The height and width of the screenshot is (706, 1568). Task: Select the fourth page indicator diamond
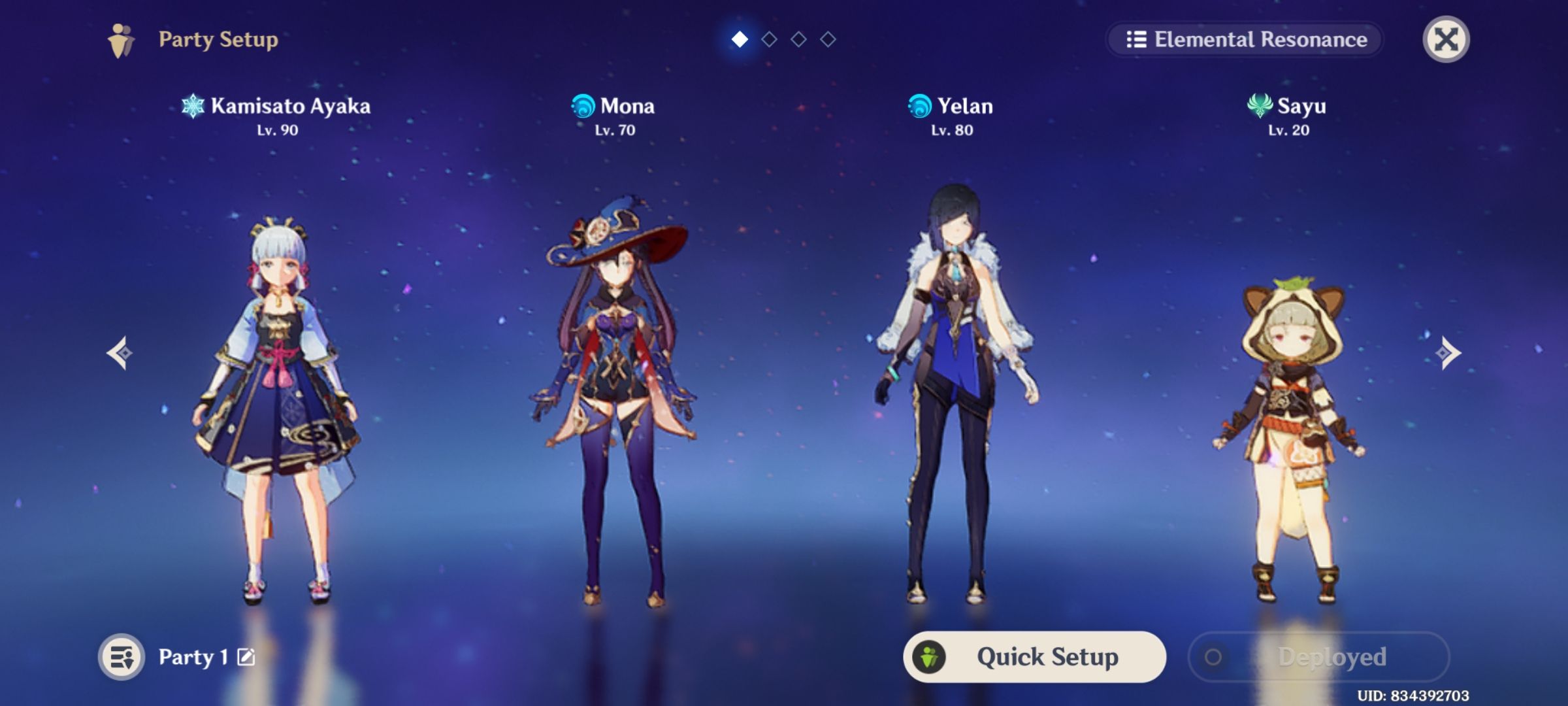coord(829,39)
